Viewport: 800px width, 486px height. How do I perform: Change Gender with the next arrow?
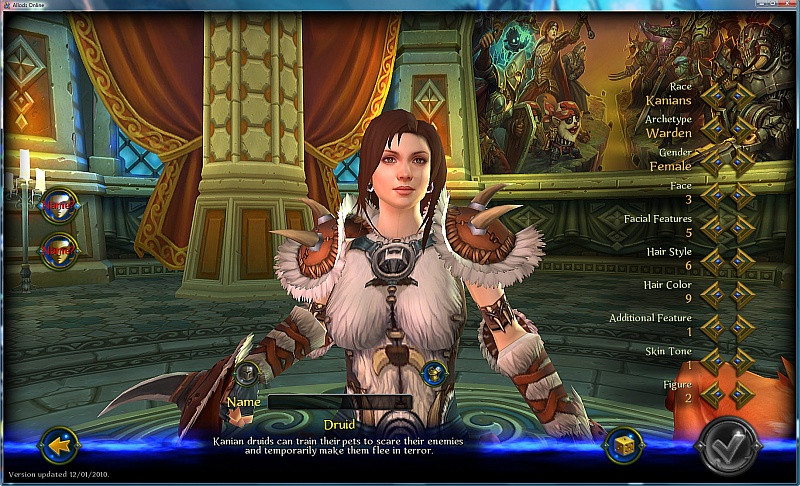click(741, 161)
